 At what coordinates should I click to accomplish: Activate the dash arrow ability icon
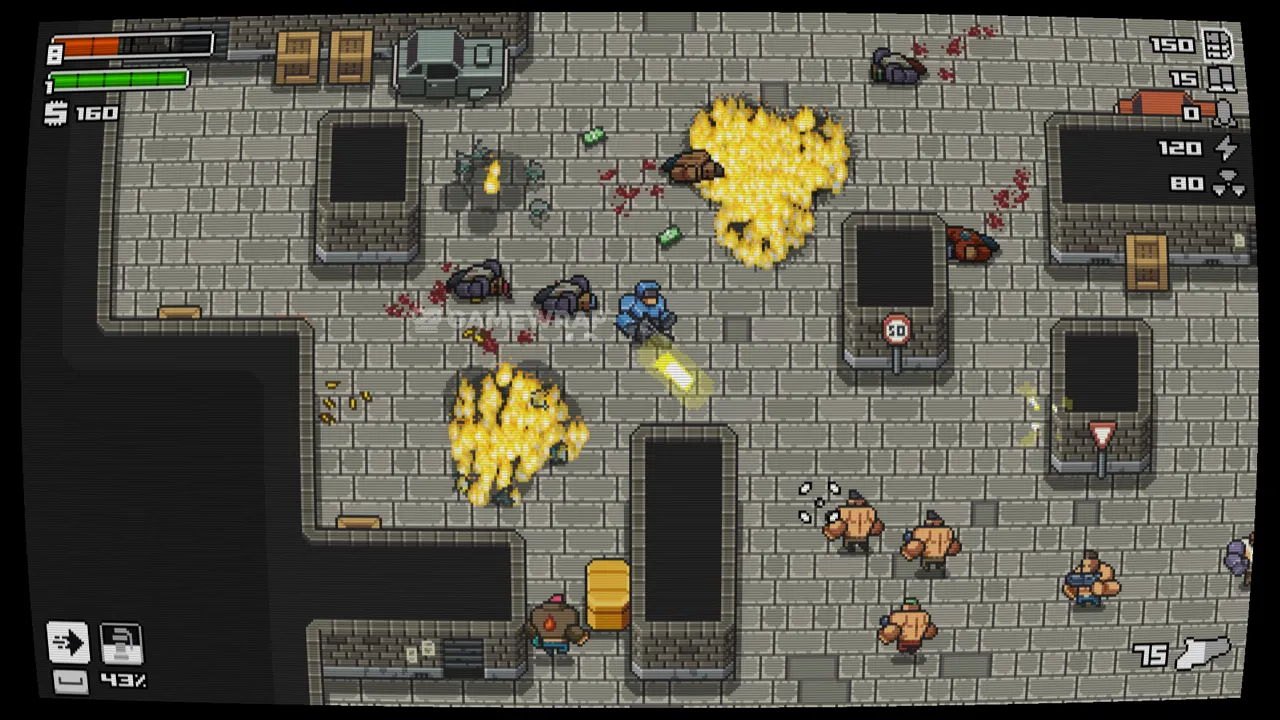[x=68, y=643]
